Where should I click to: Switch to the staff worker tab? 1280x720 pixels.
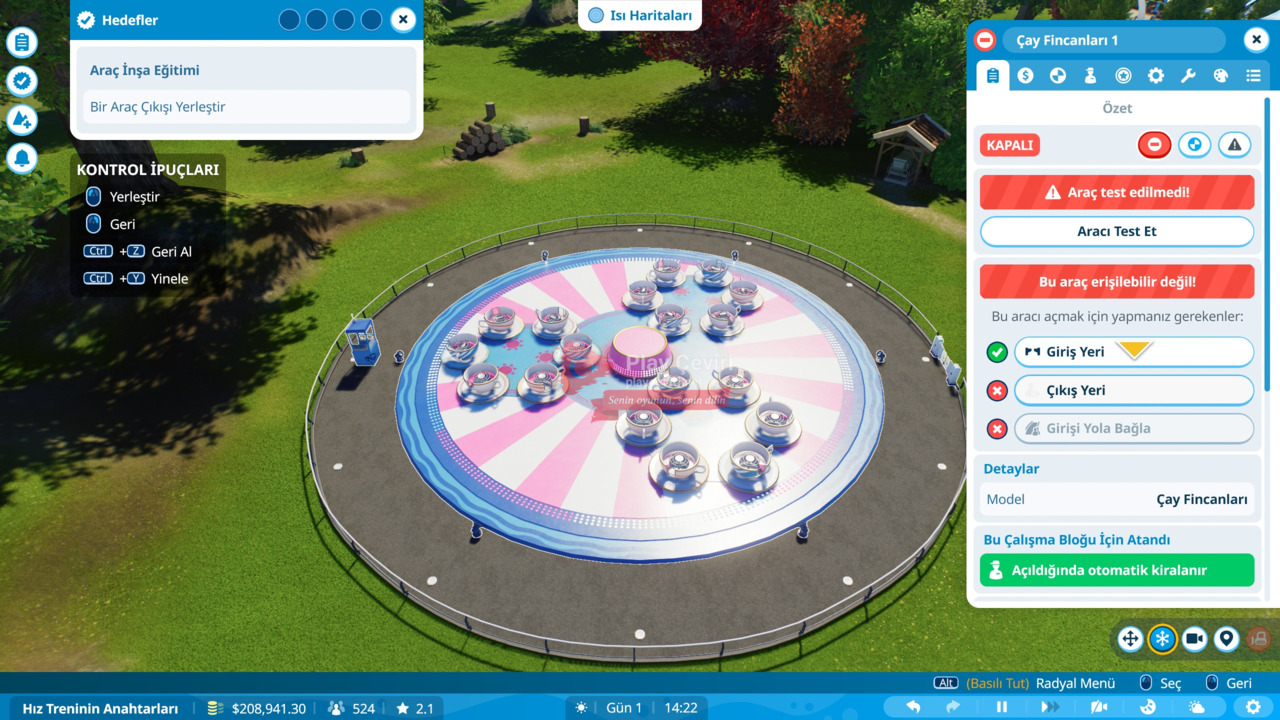1090,75
